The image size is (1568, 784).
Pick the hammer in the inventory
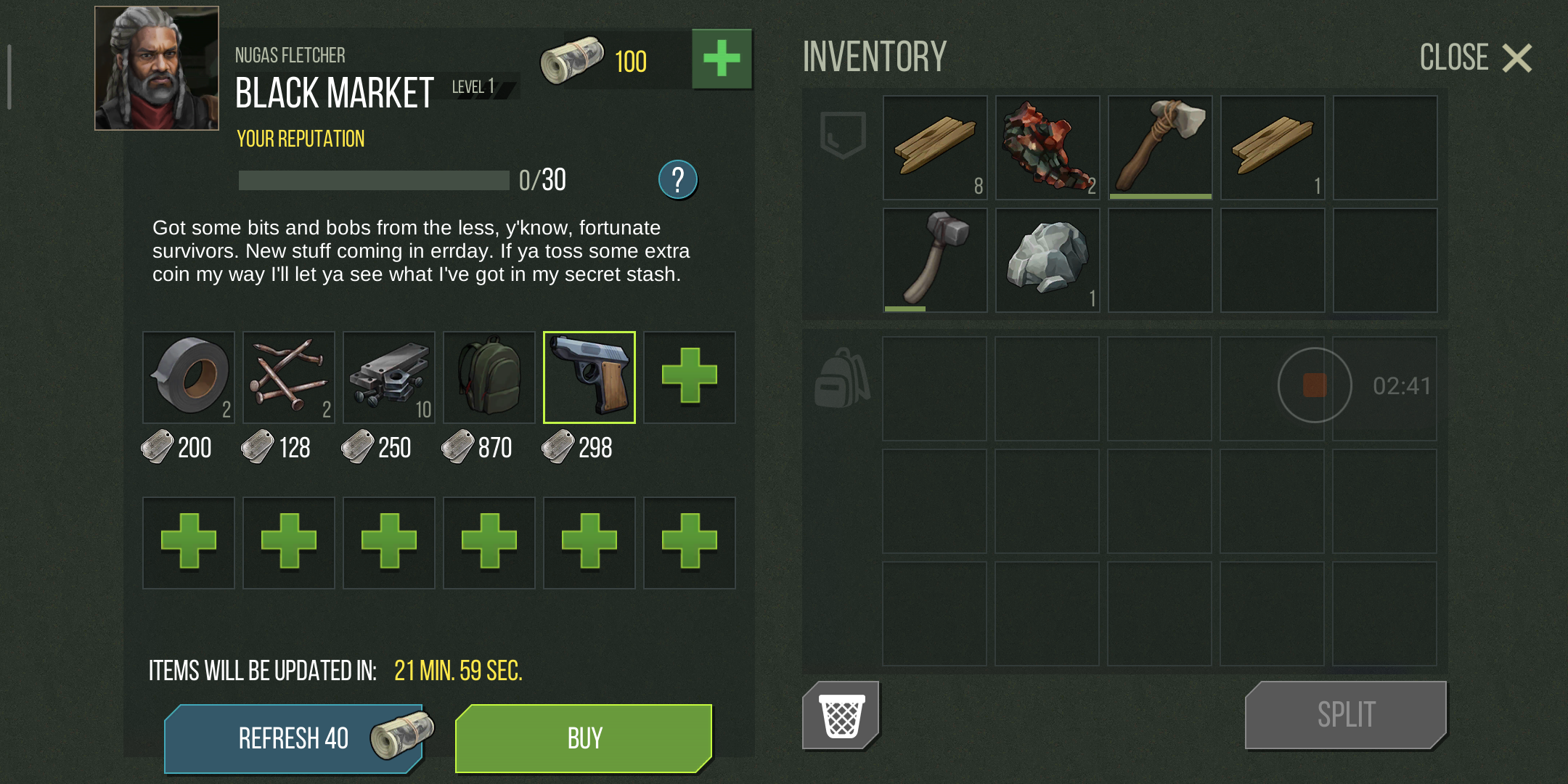pos(935,260)
